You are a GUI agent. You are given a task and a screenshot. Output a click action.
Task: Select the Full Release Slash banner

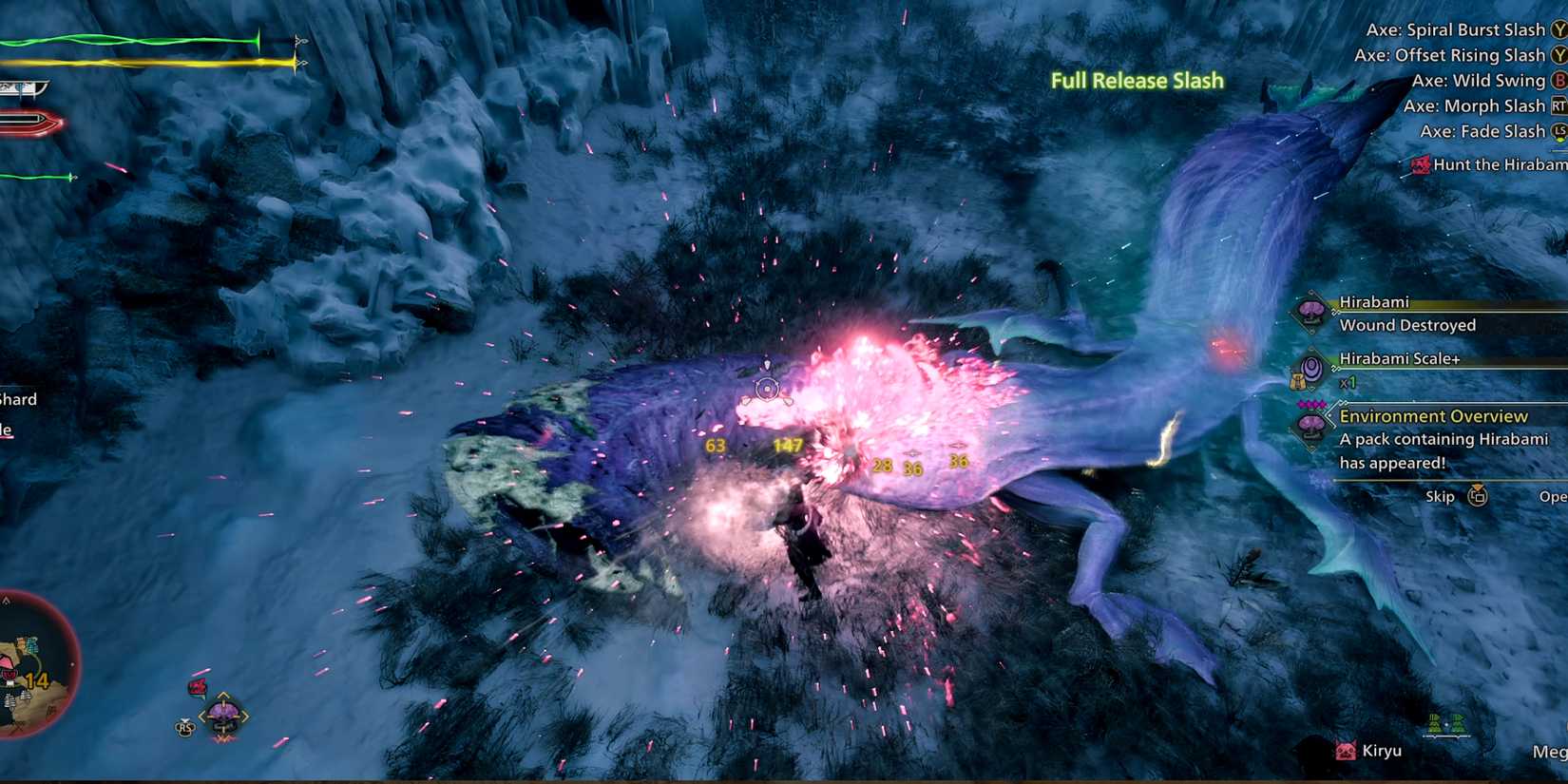tap(1136, 81)
